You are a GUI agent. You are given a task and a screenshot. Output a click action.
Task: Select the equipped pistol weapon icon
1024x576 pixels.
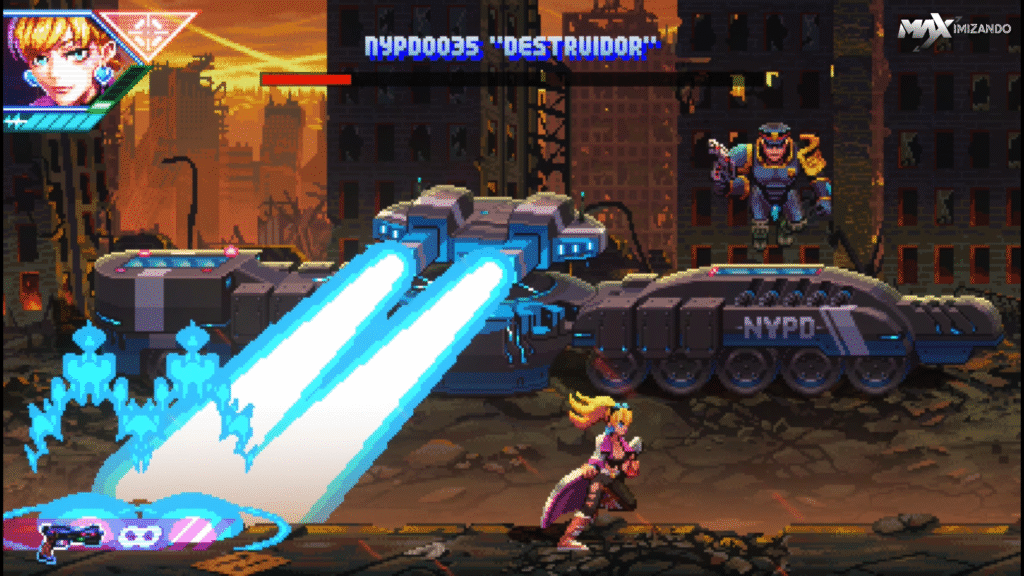(66, 535)
